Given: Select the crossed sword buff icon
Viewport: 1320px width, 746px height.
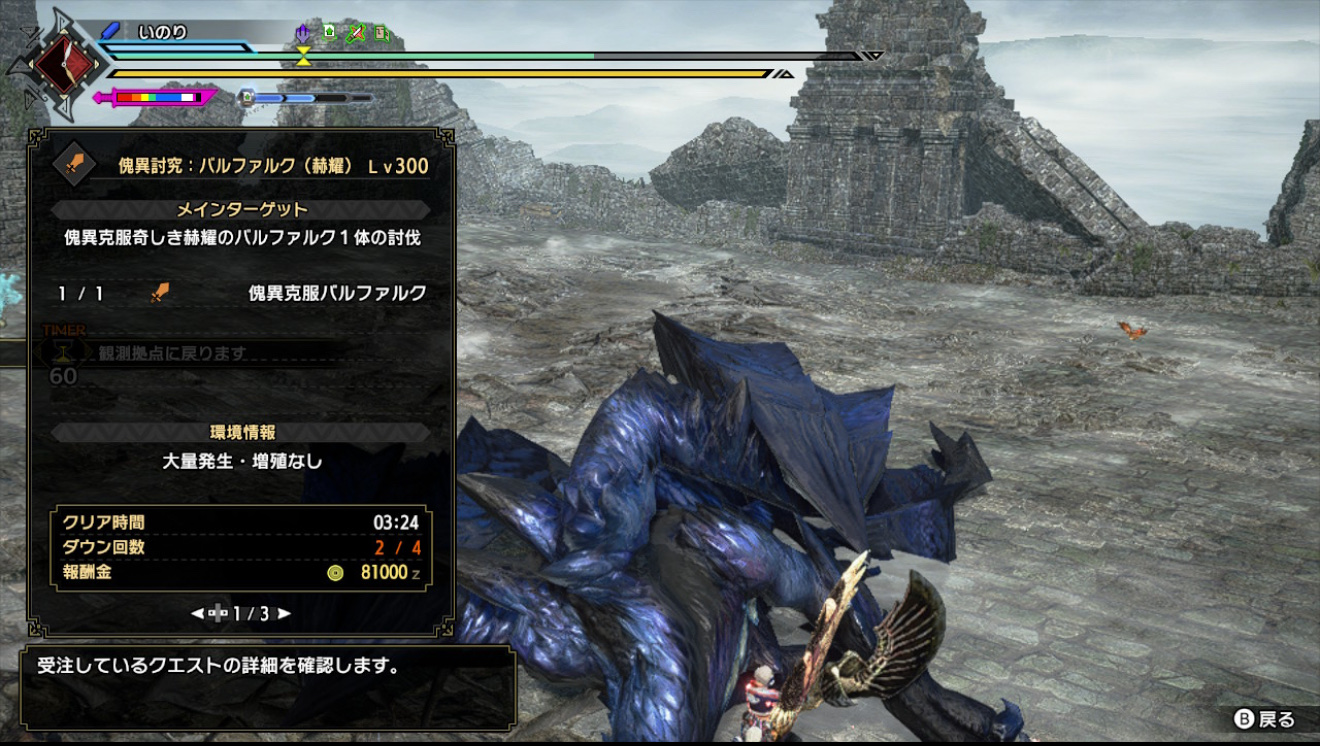Looking at the screenshot, I should [x=355, y=34].
